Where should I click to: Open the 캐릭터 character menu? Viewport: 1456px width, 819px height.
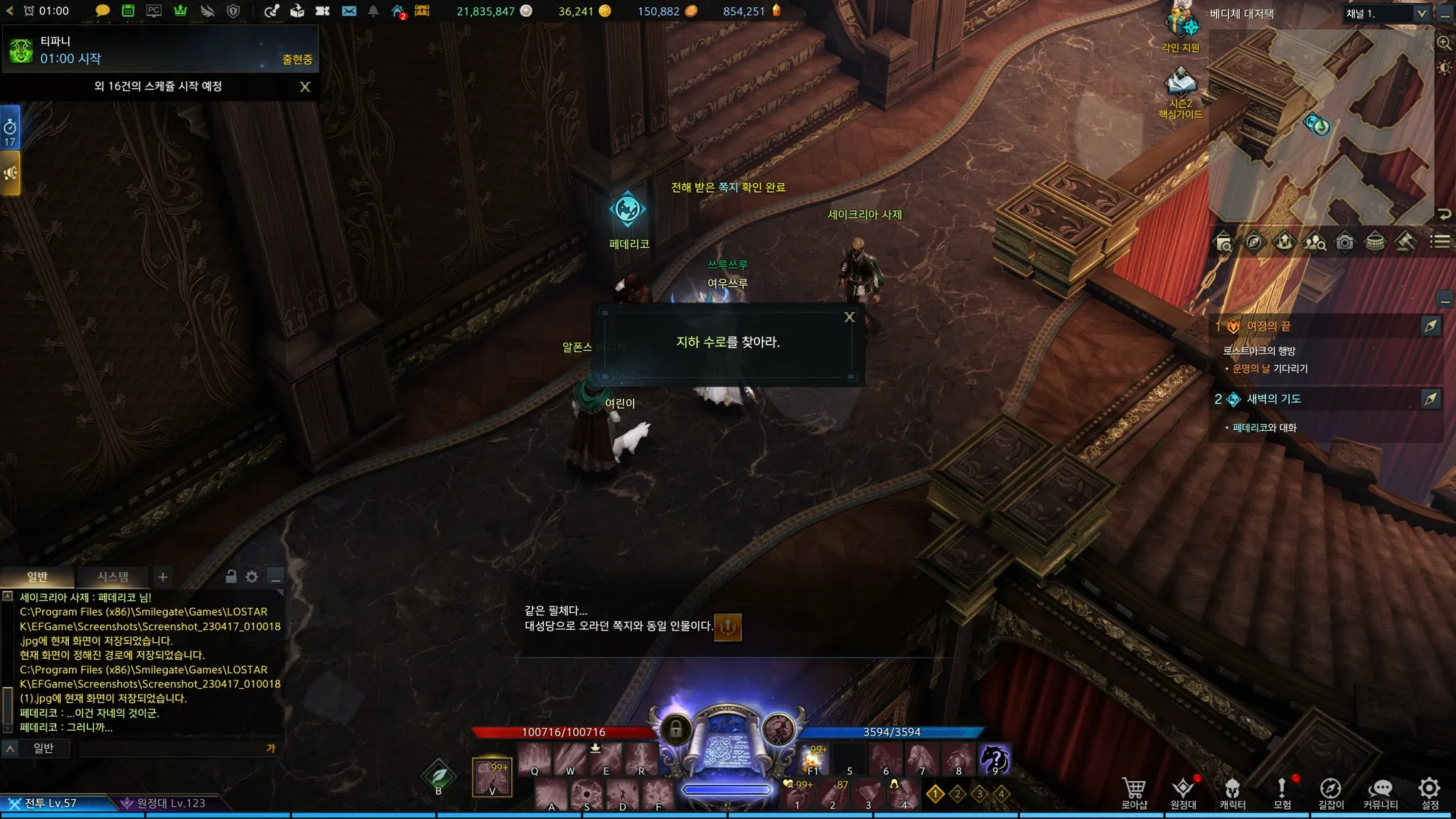point(1232,793)
